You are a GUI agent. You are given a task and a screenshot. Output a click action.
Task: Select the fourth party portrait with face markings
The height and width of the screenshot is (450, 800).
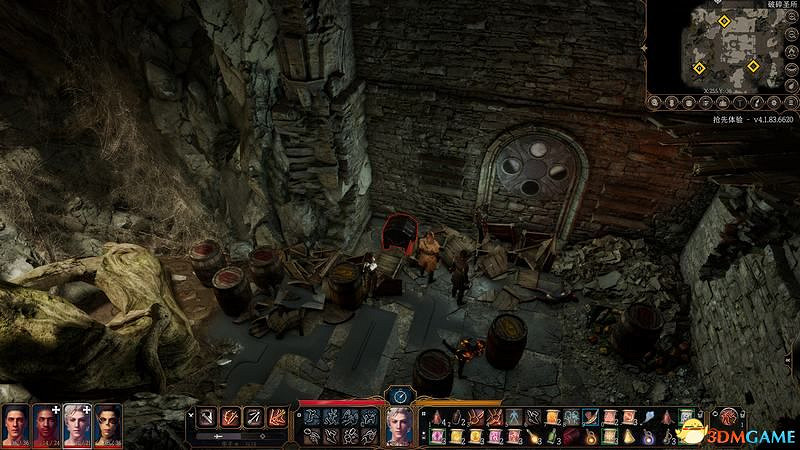(x=108, y=424)
